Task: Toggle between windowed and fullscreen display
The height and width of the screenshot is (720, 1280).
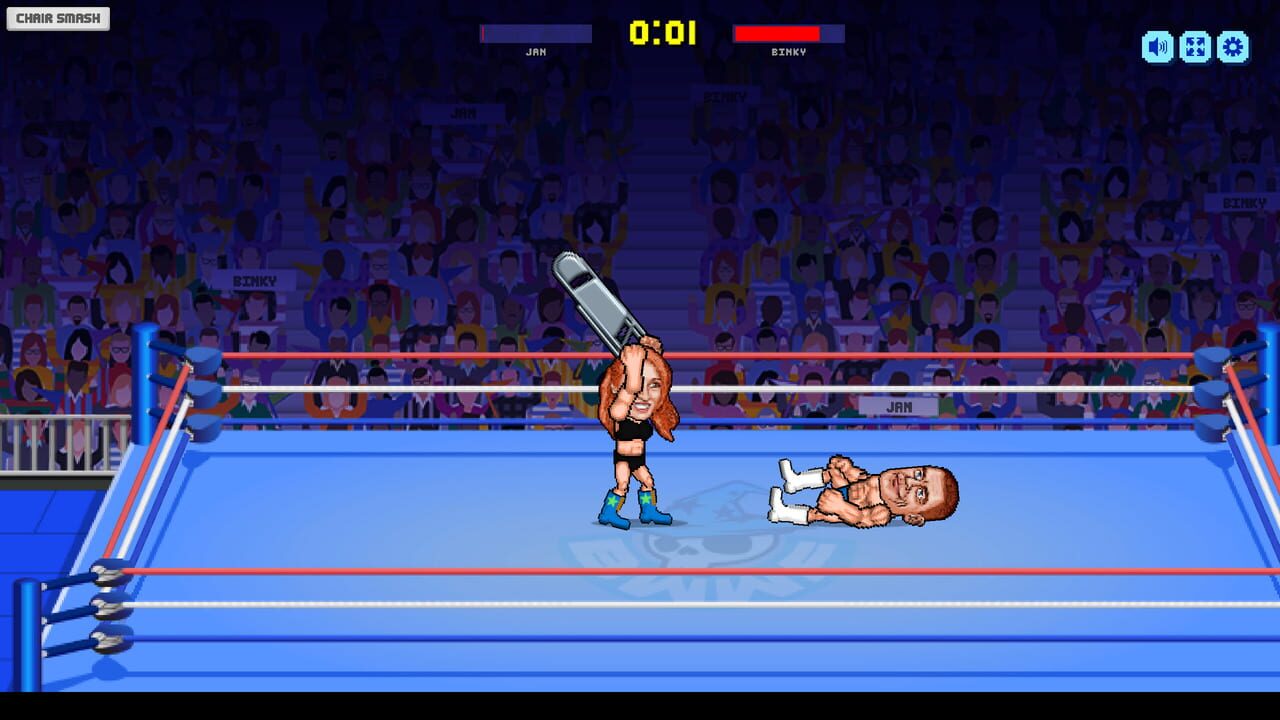Action: coord(1195,46)
